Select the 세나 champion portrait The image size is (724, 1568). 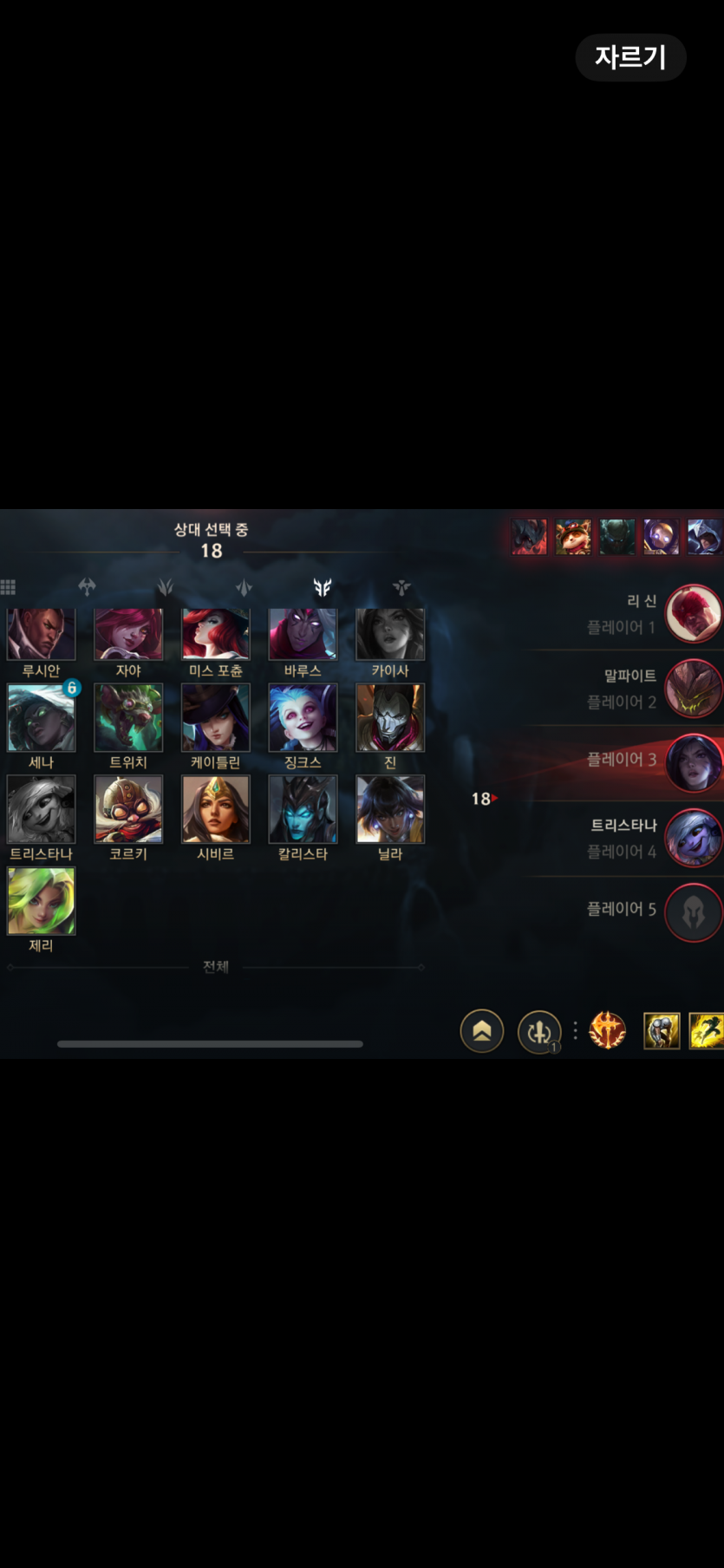(41, 718)
